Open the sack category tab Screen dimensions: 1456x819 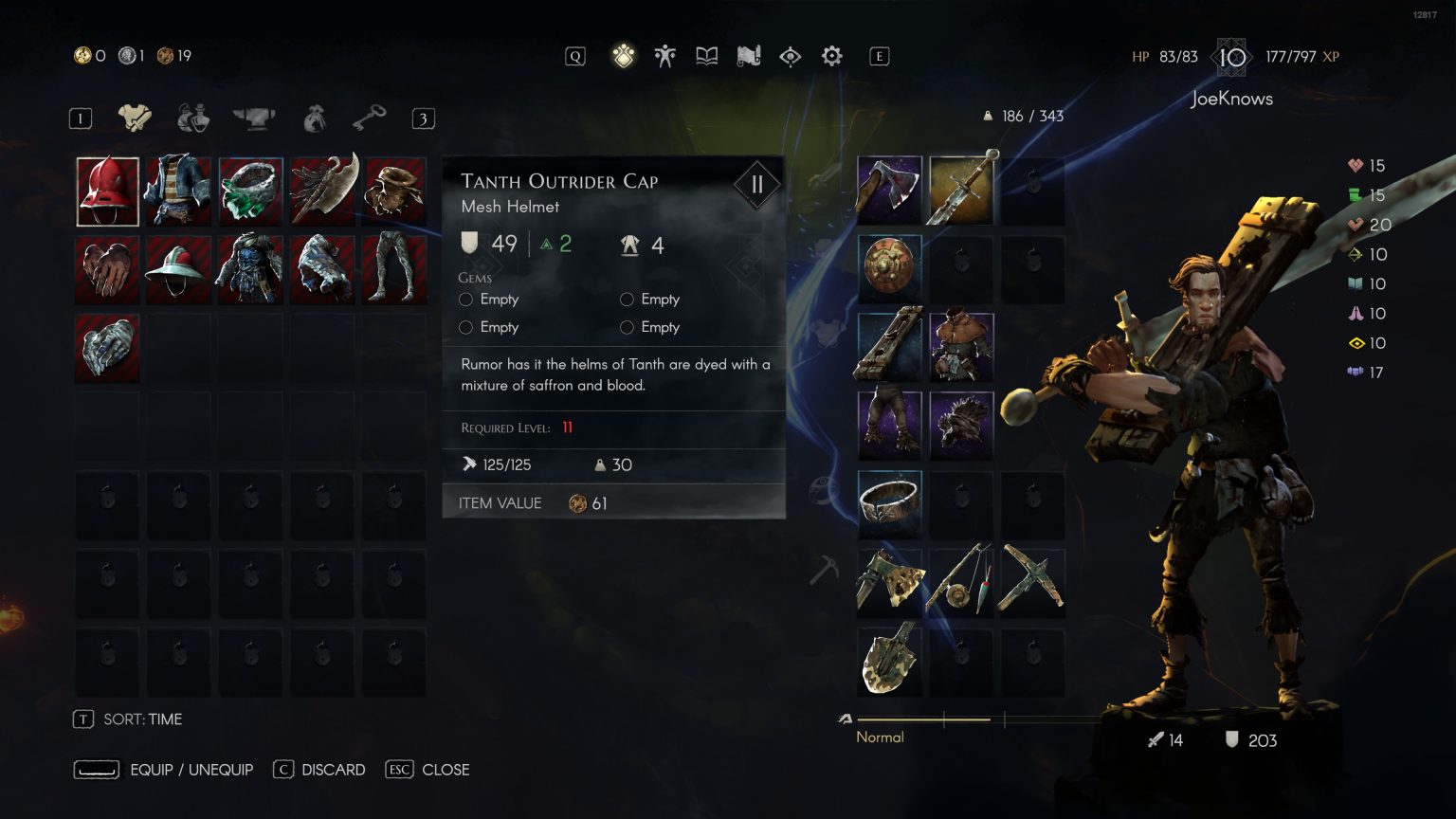coord(314,118)
